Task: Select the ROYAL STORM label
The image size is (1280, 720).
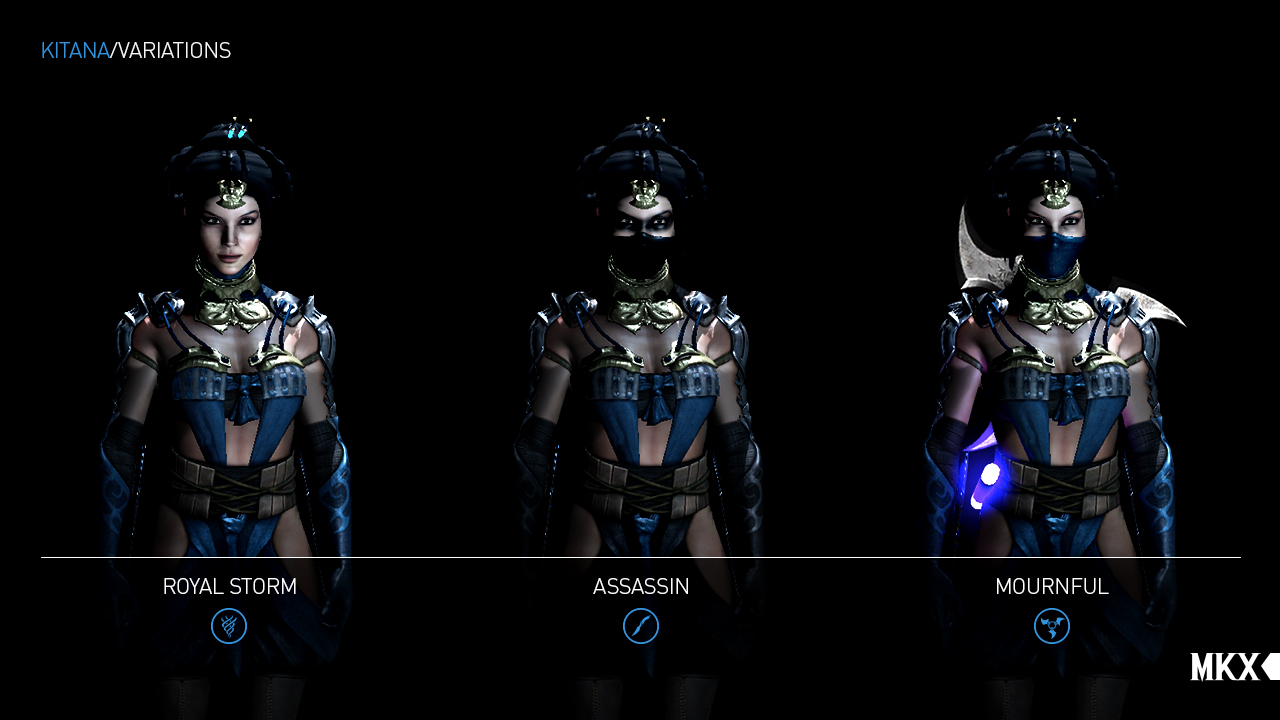Action: point(229,587)
